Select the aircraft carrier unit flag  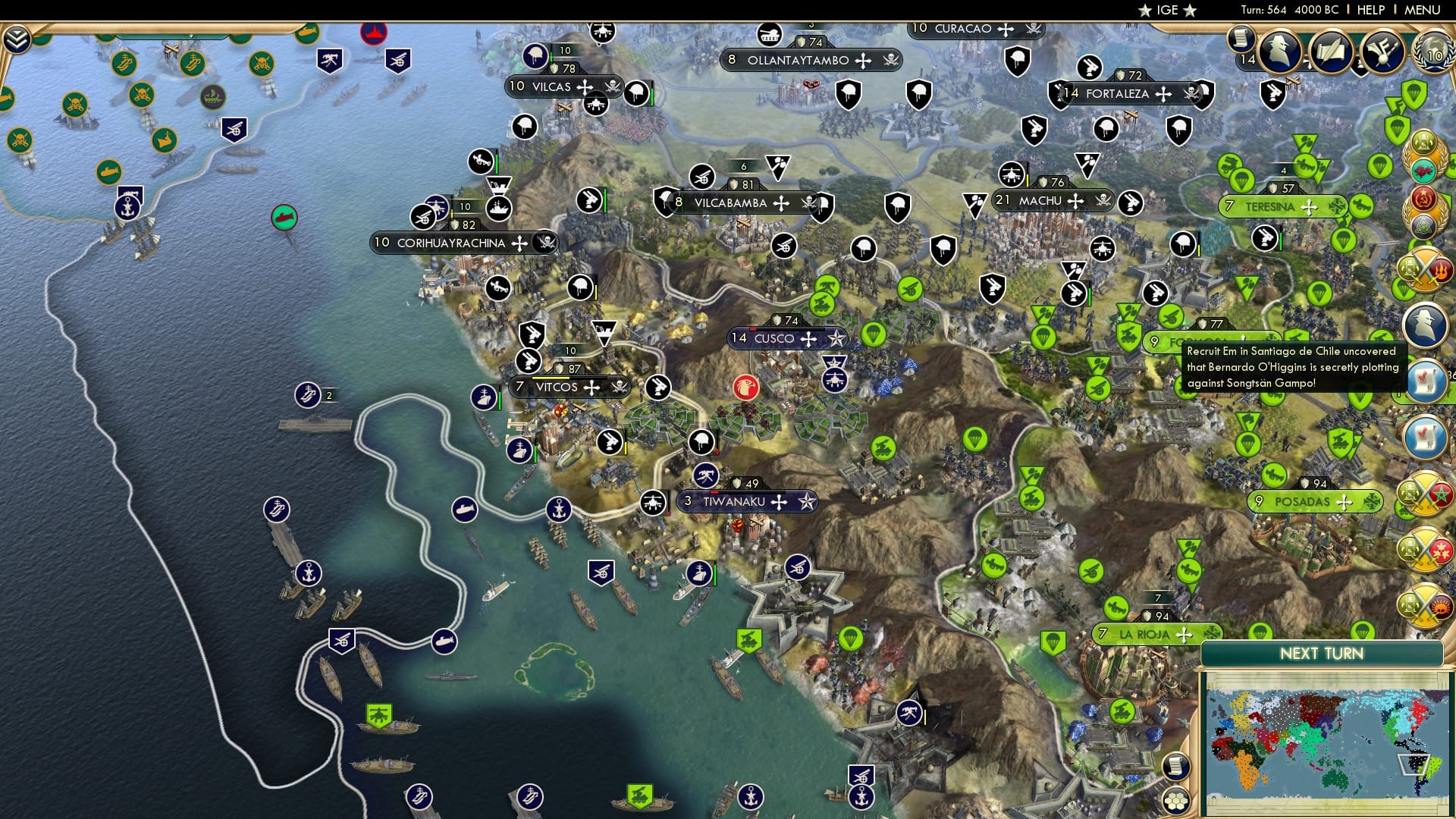[309, 395]
